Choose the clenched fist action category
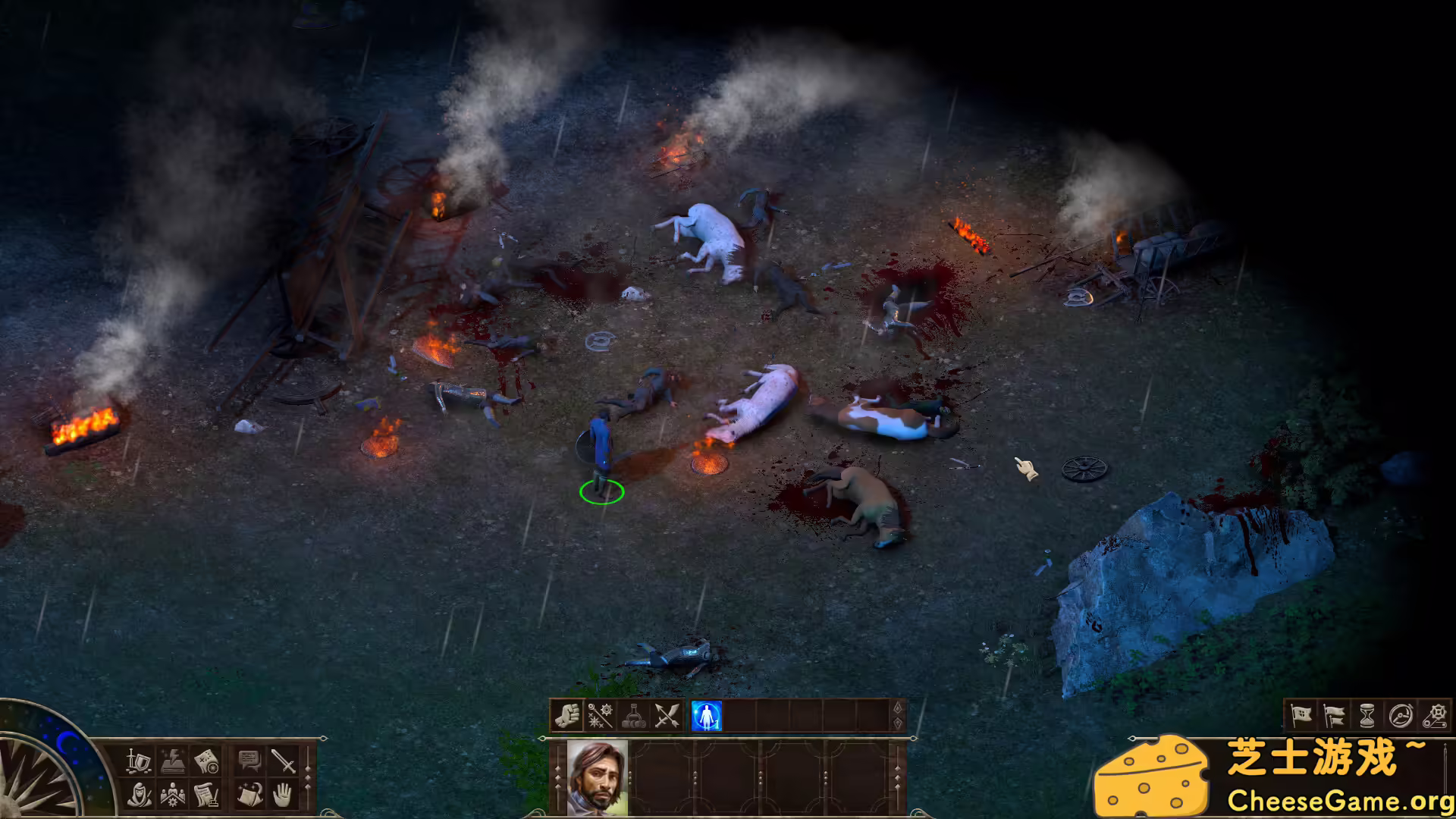Screen dimensions: 1456x819 [566, 716]
